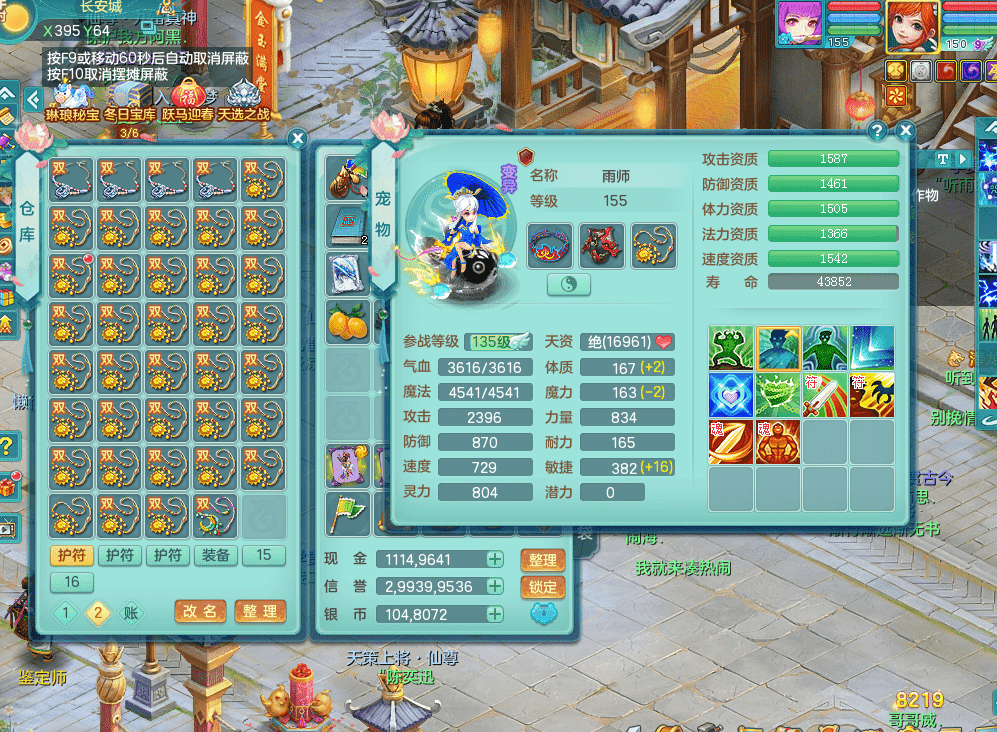Open the 天选之战 event icon
This screenshot has height=732, width=997.
(244, 102)
